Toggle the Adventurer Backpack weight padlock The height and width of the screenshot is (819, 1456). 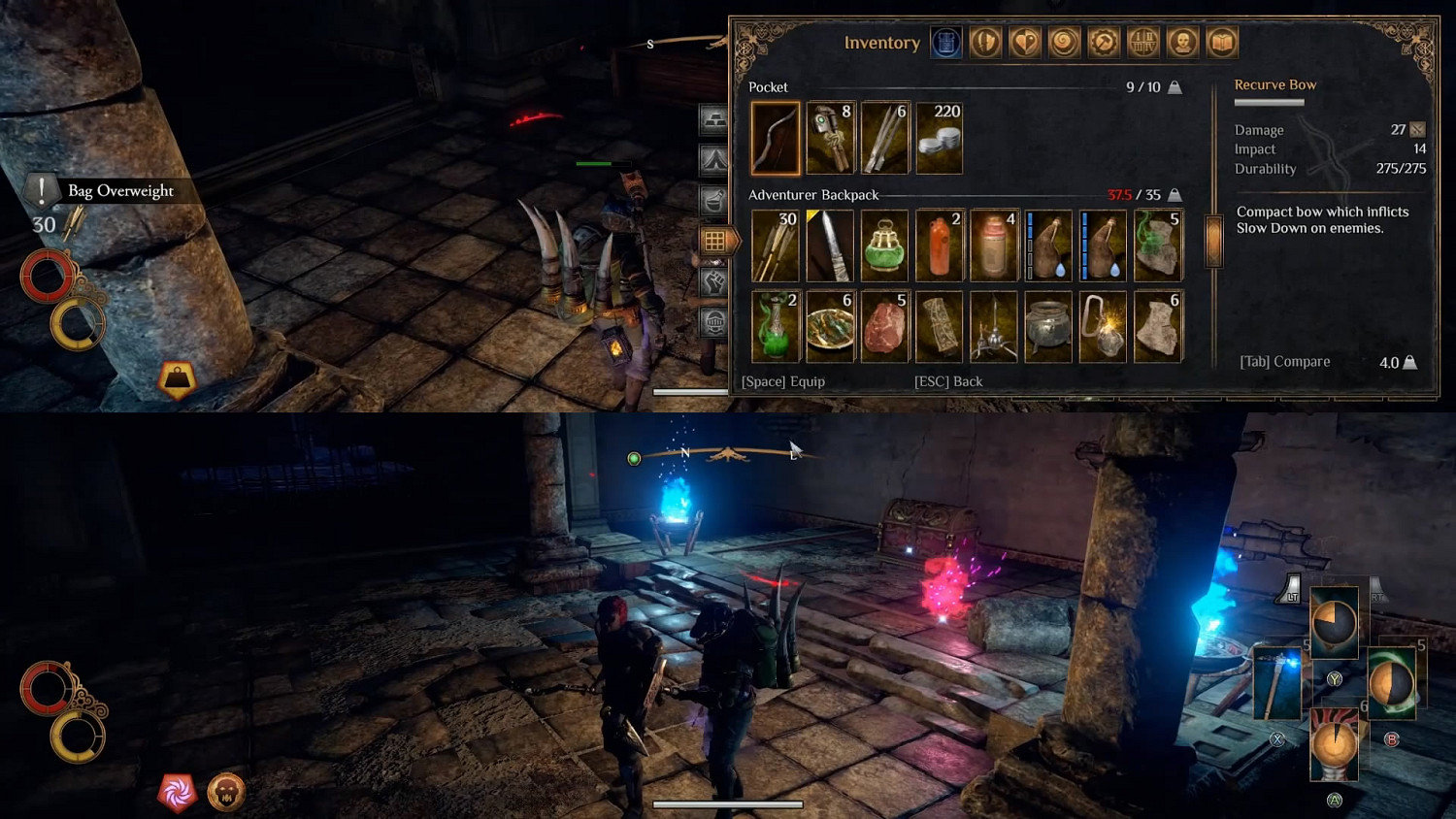click(x=1174, y=194)
